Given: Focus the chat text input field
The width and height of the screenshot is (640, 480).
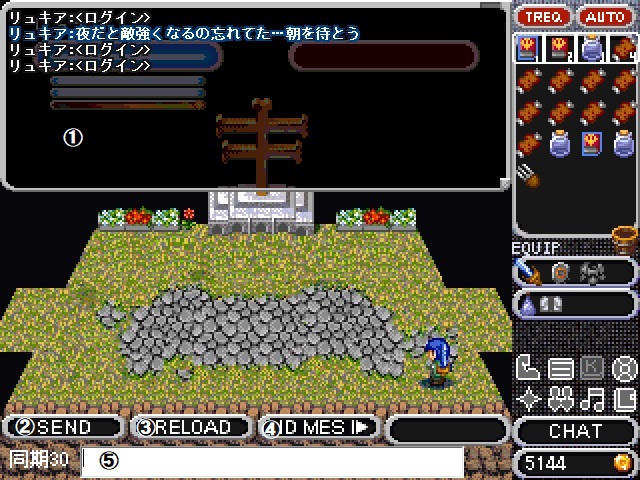Looking at the screenshot, I should (273, 461).
